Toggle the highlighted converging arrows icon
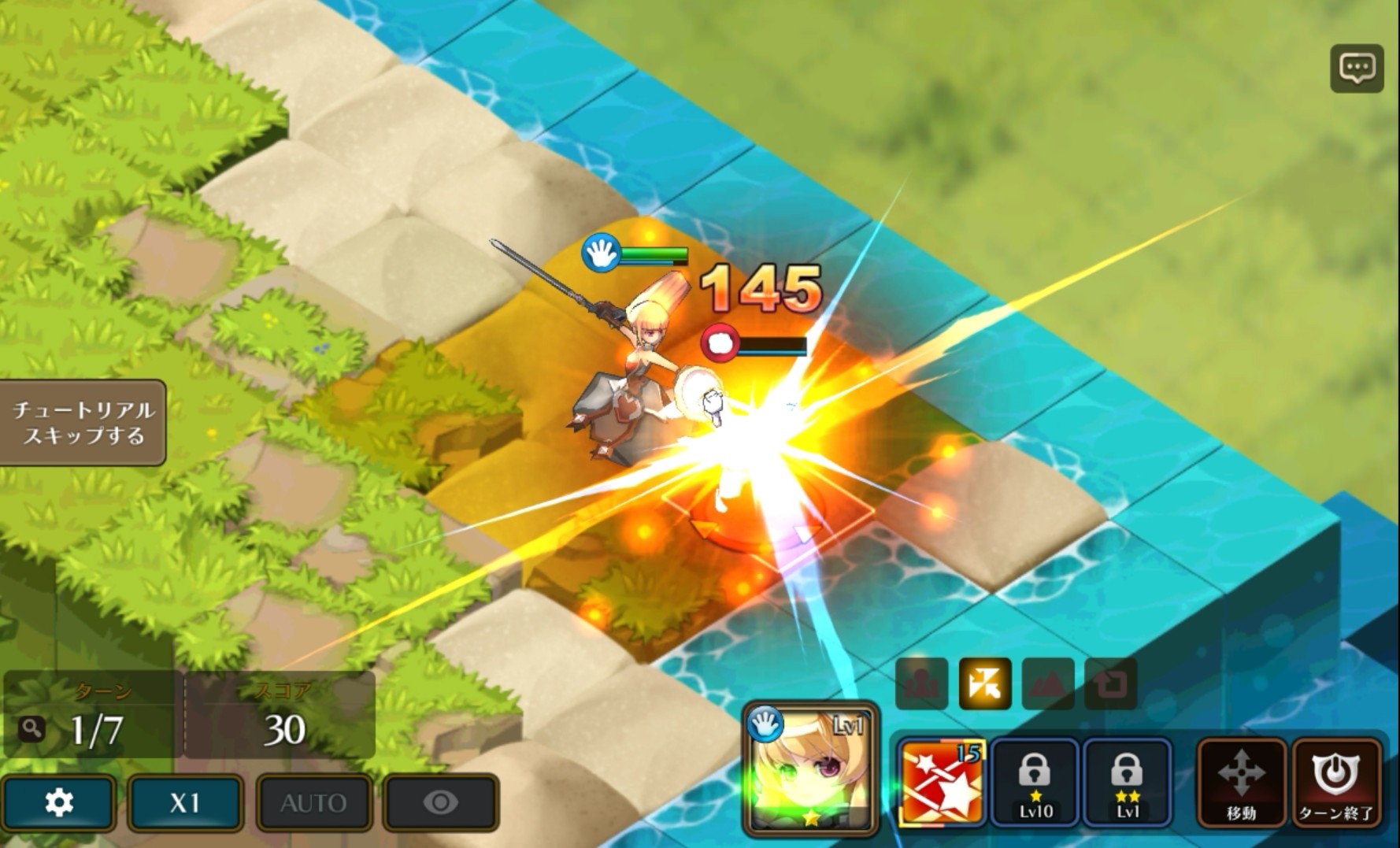This screenshot has width=1400, height=848. pyautogui.click(x=985, y=683)
